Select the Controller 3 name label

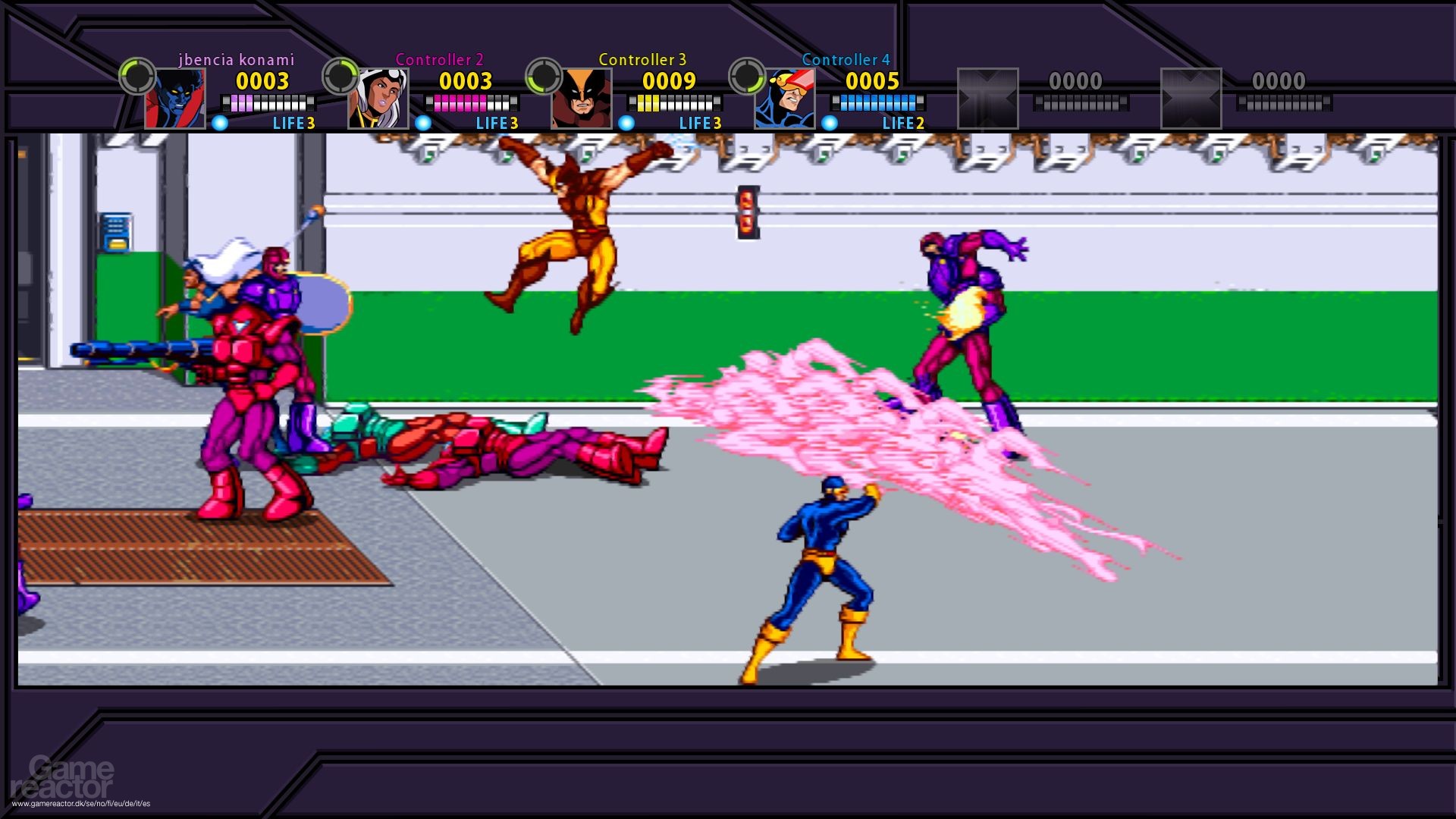pyautogui.click(x=642, y=58)
